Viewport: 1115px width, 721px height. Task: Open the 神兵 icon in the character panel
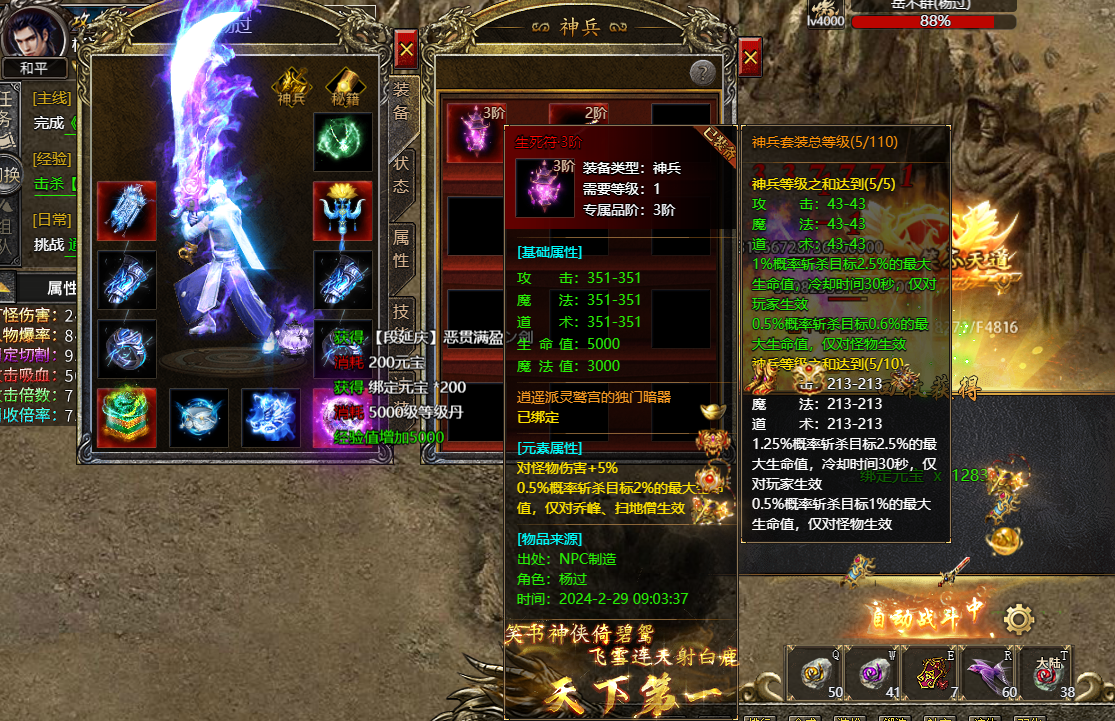click(290, 83)
